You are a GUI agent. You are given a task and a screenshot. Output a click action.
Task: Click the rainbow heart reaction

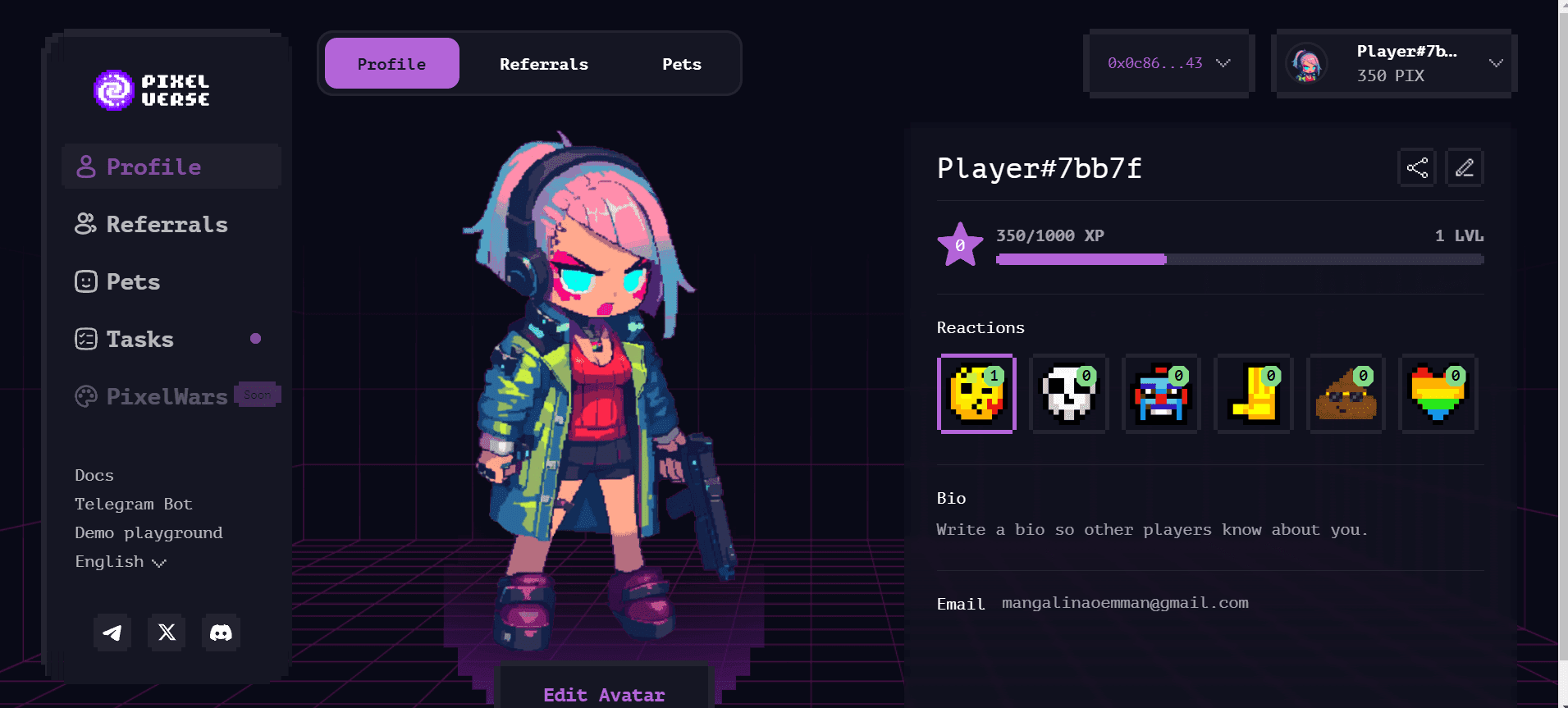1438,395
